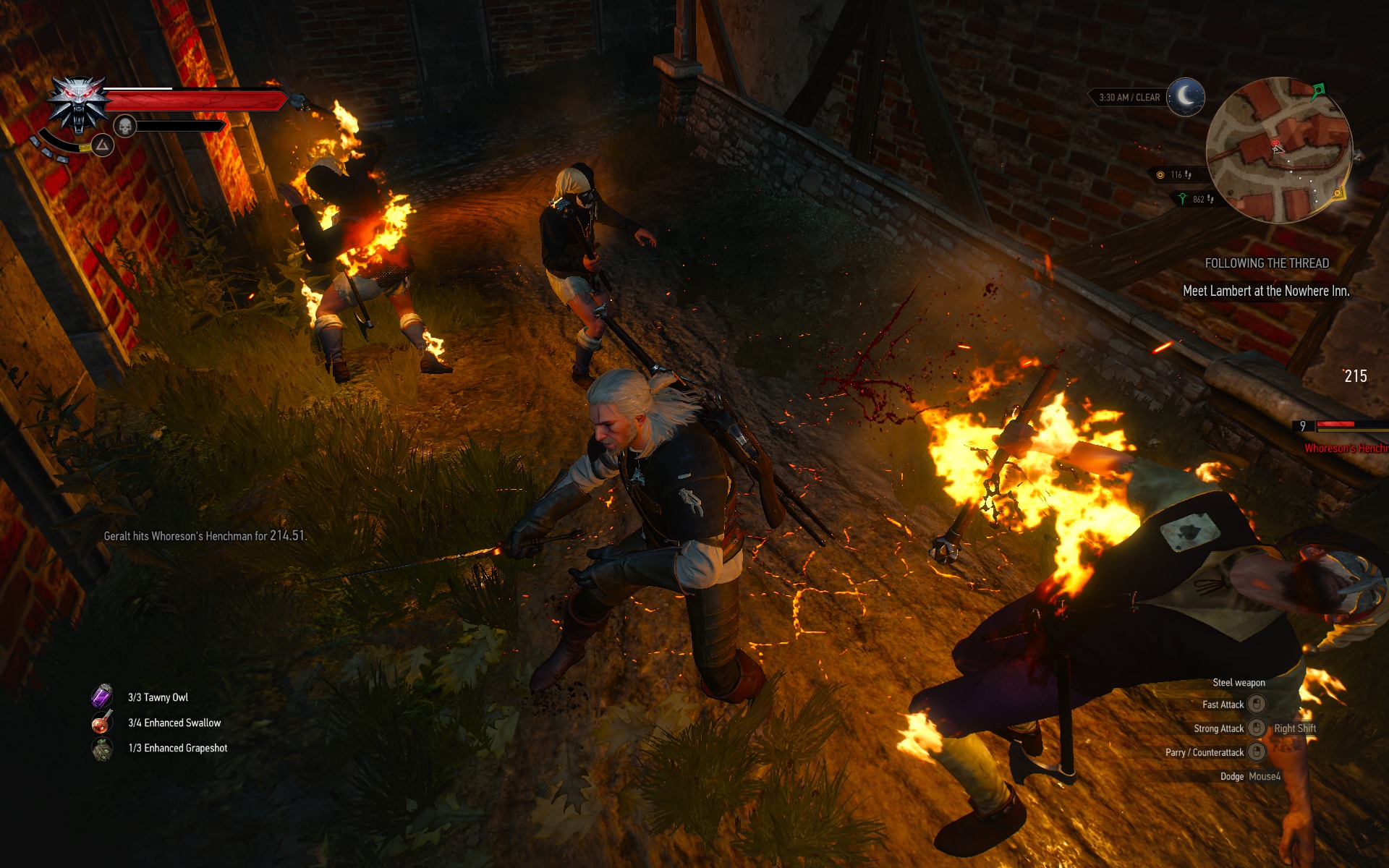This screenshot has width=1389, height=868.
Task: Select the Enhanced Grapeshot bomb icon
Action: (x=102, y=748)
